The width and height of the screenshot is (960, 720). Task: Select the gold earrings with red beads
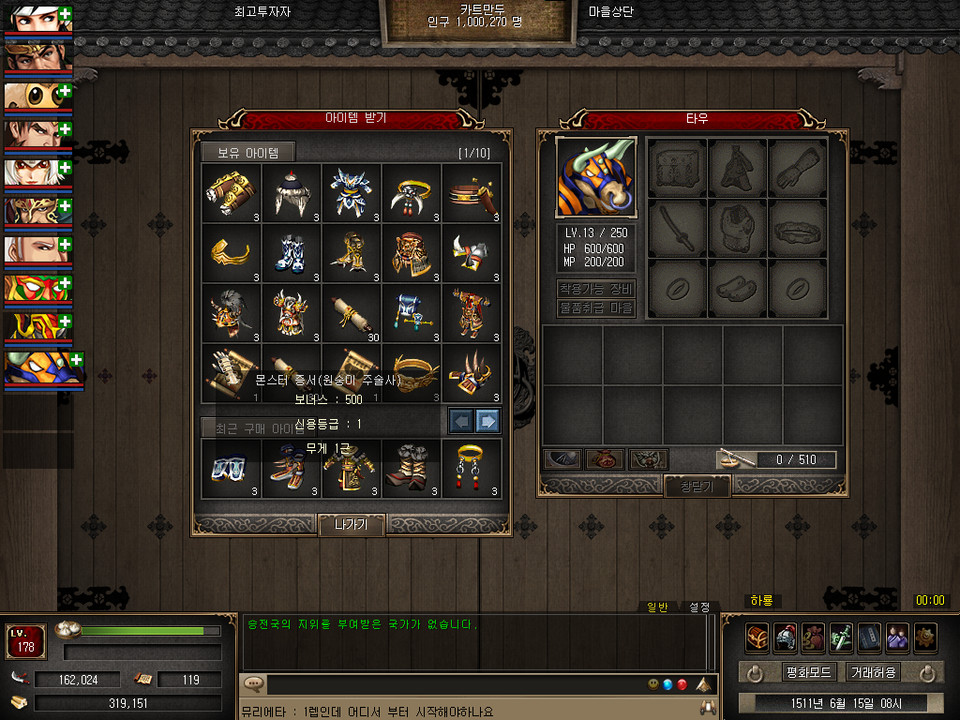(x=471, y=467)
